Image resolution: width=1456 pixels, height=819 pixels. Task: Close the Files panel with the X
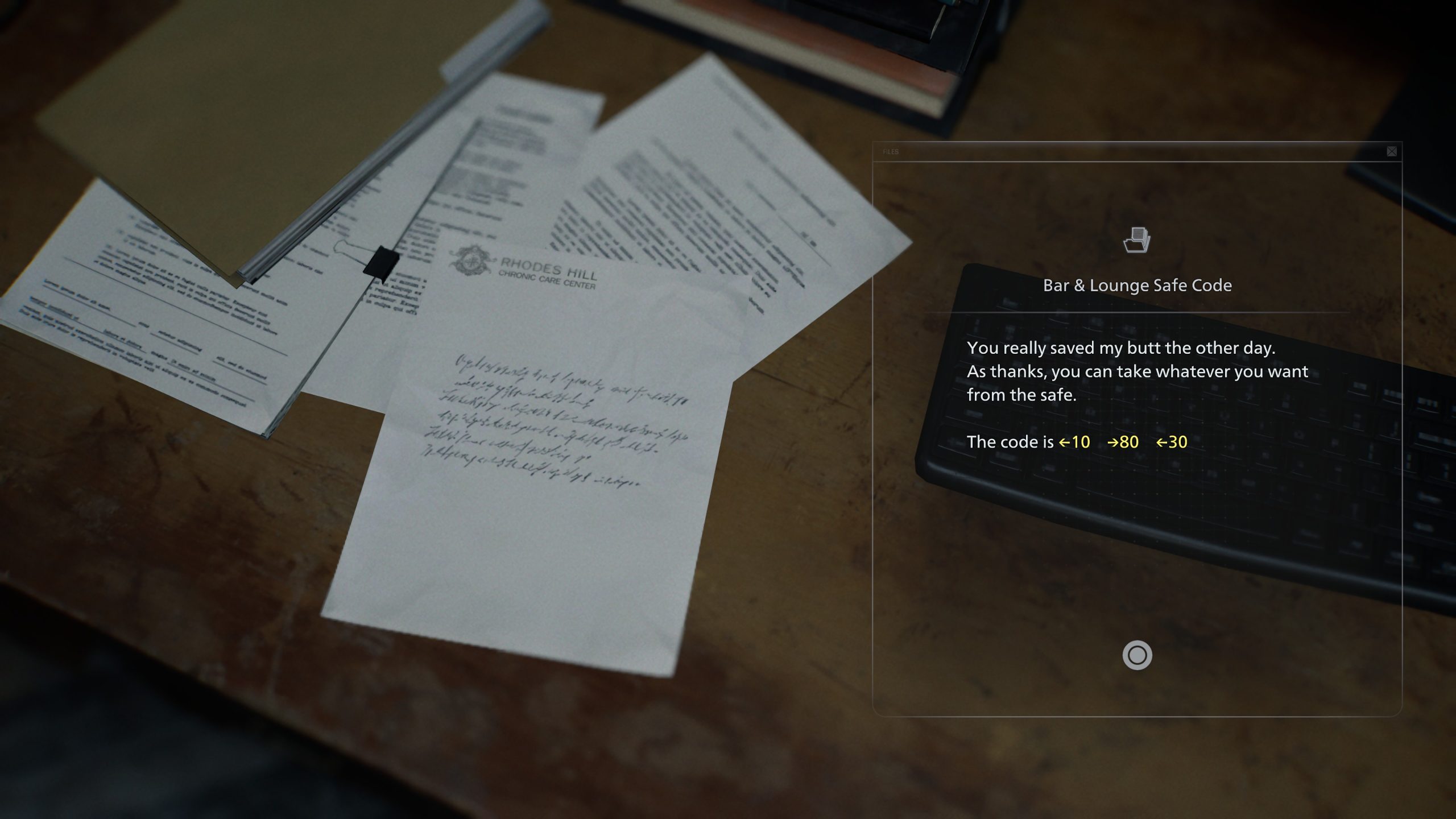click(x=1391, y=151)
